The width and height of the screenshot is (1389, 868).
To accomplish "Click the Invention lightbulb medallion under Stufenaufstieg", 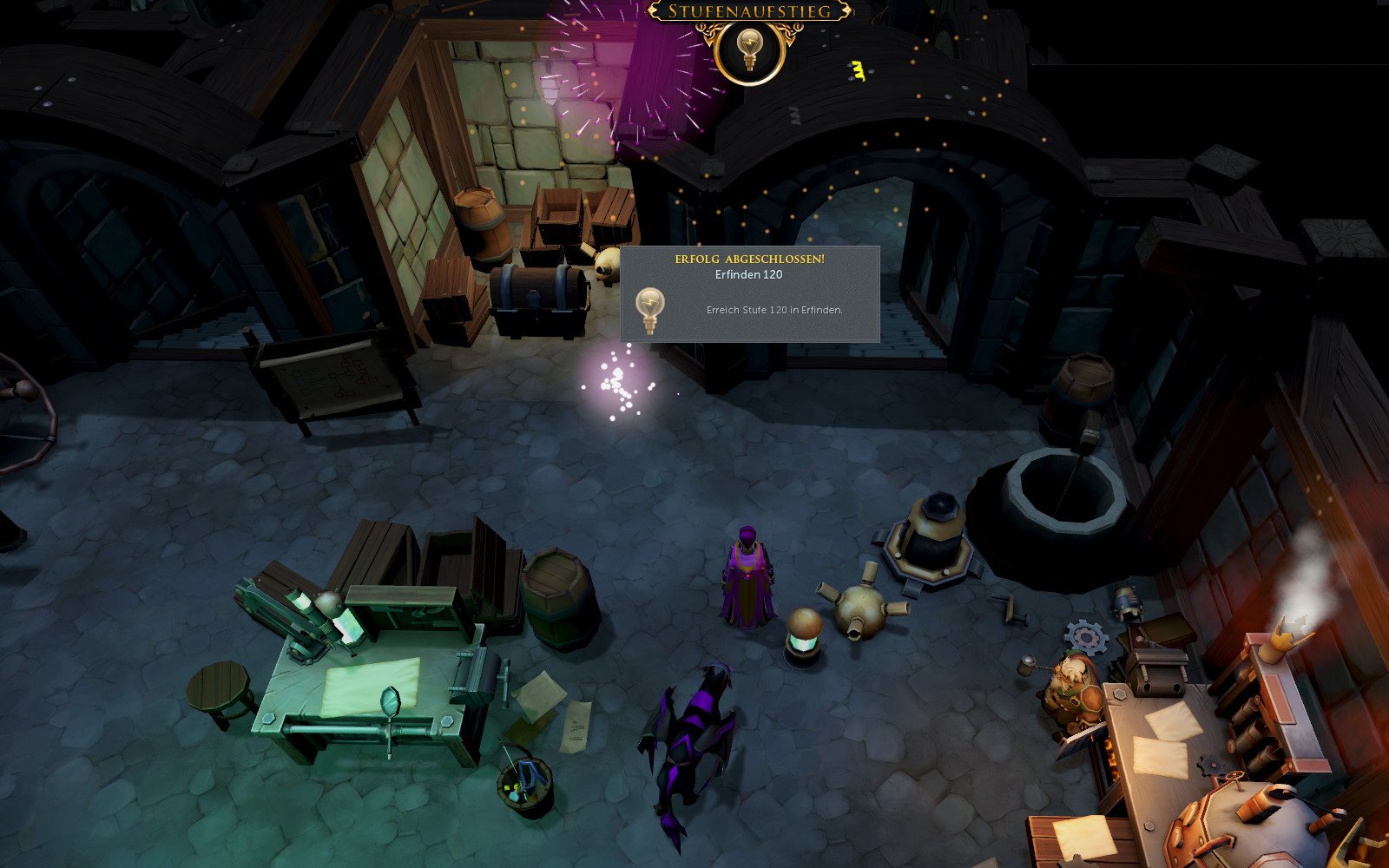I will (x=749, y=50).
